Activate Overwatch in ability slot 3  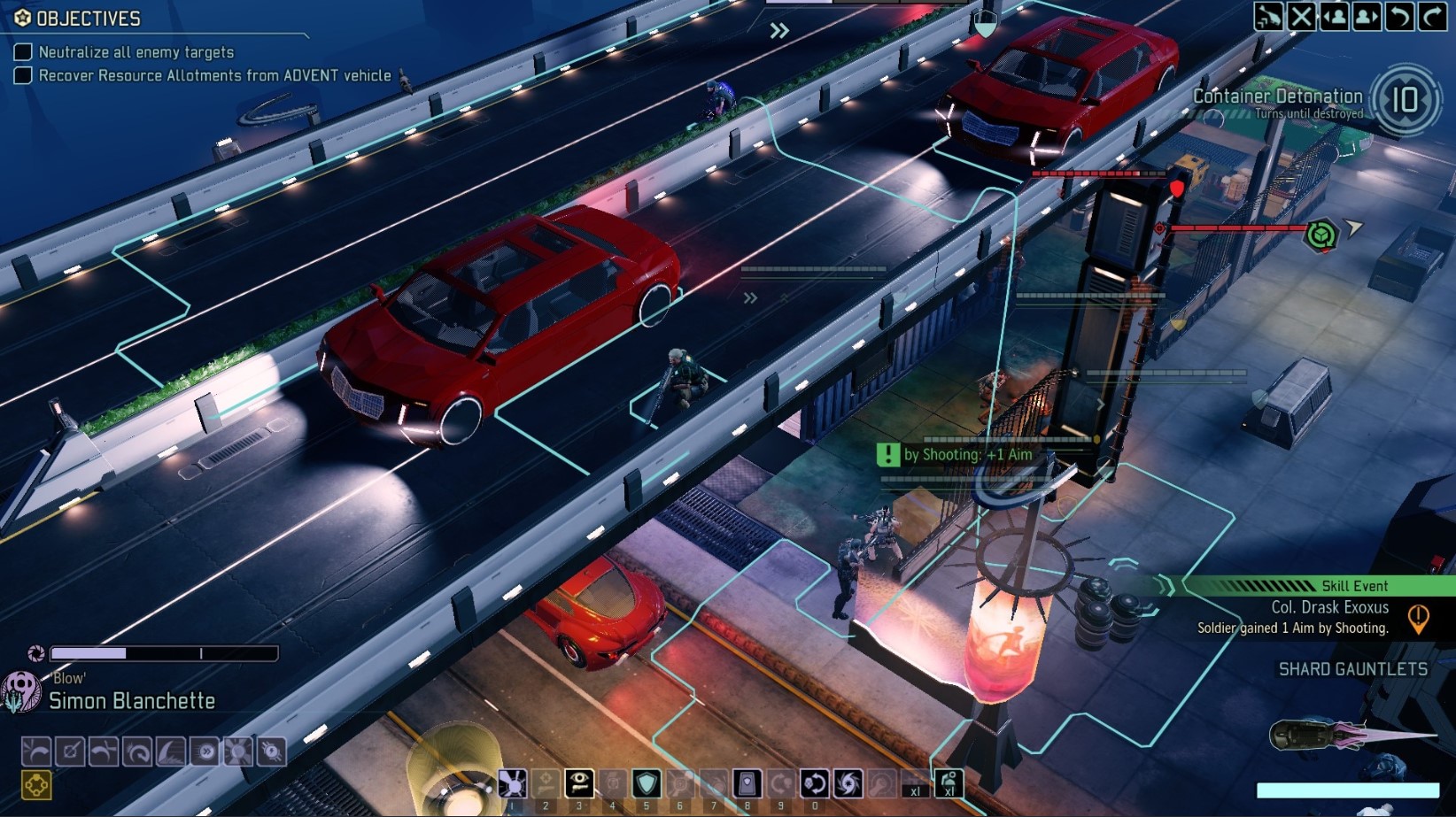580,784
